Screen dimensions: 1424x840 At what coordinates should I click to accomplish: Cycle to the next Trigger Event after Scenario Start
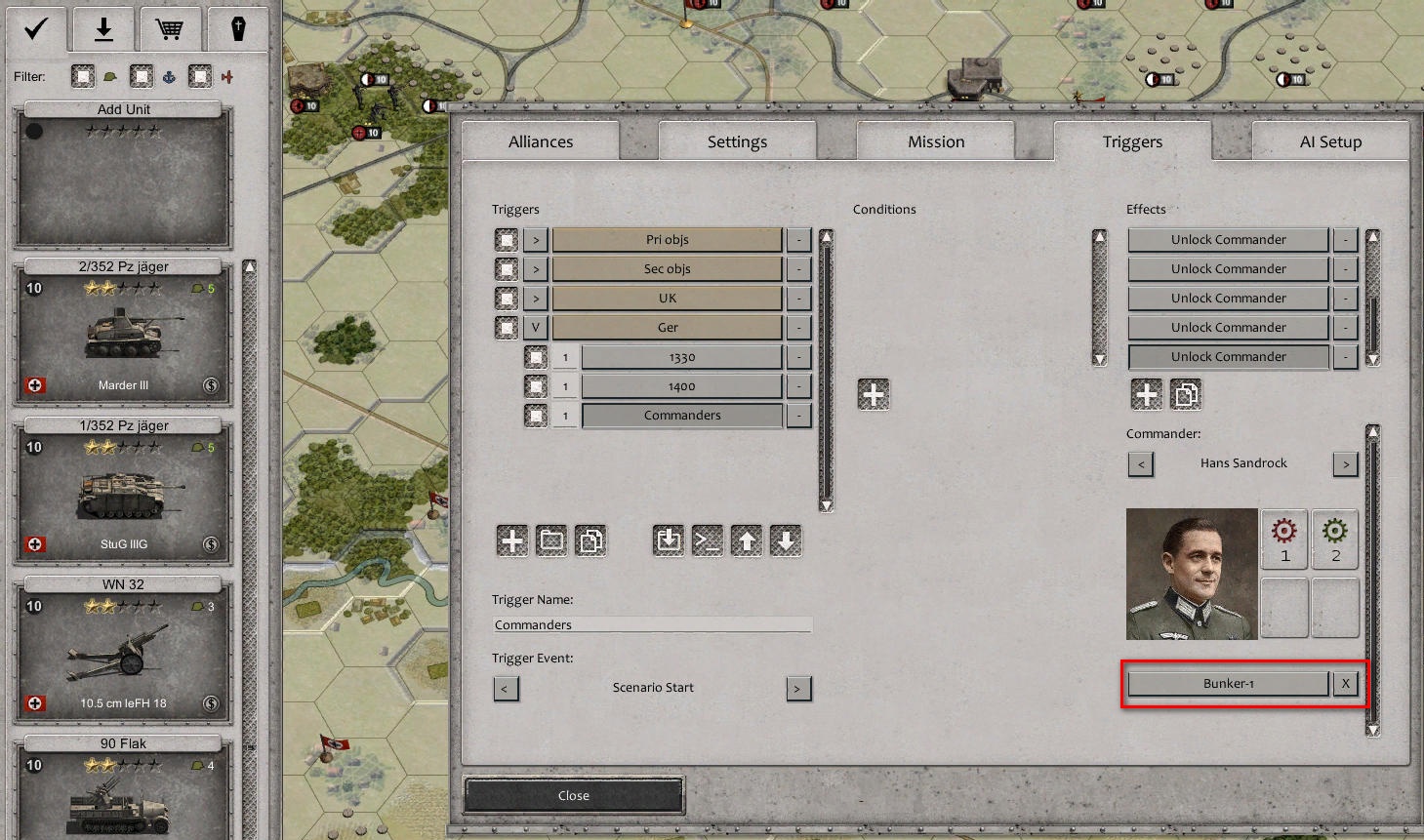pos(798,688)
